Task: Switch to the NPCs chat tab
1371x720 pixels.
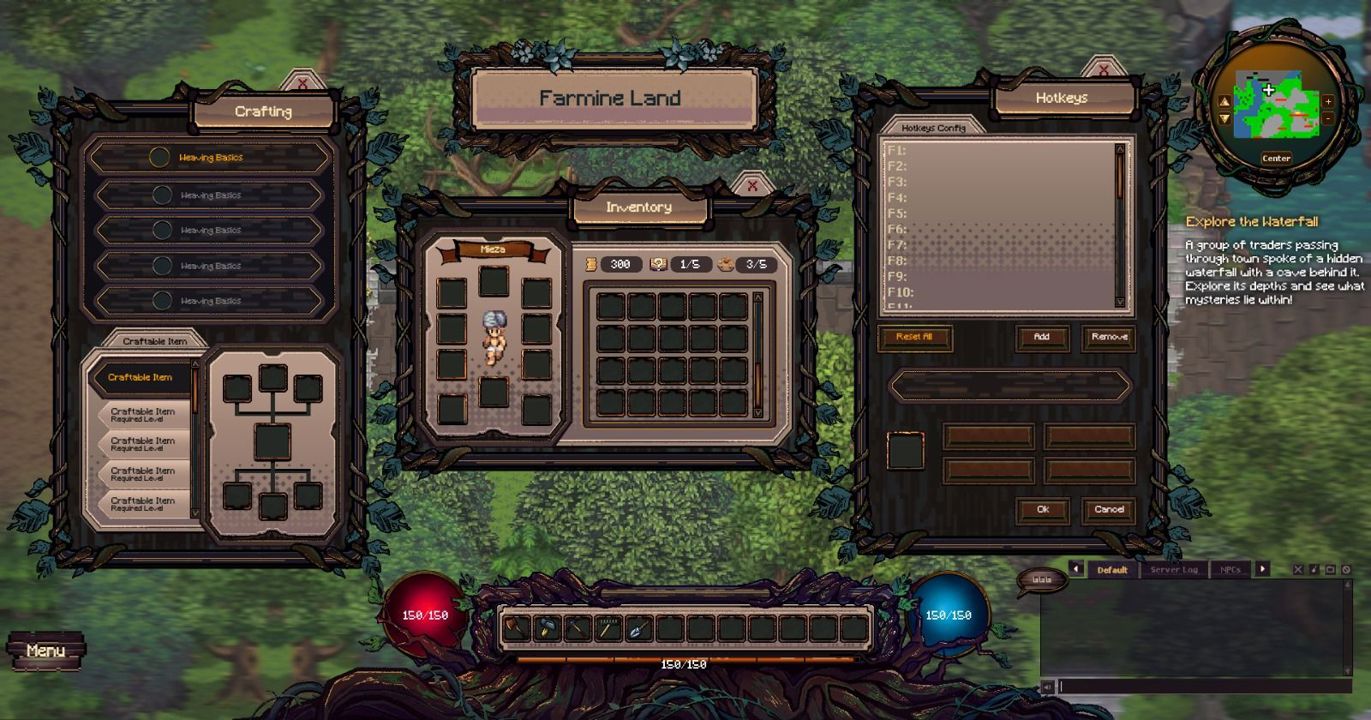Action: point(1230,569)
